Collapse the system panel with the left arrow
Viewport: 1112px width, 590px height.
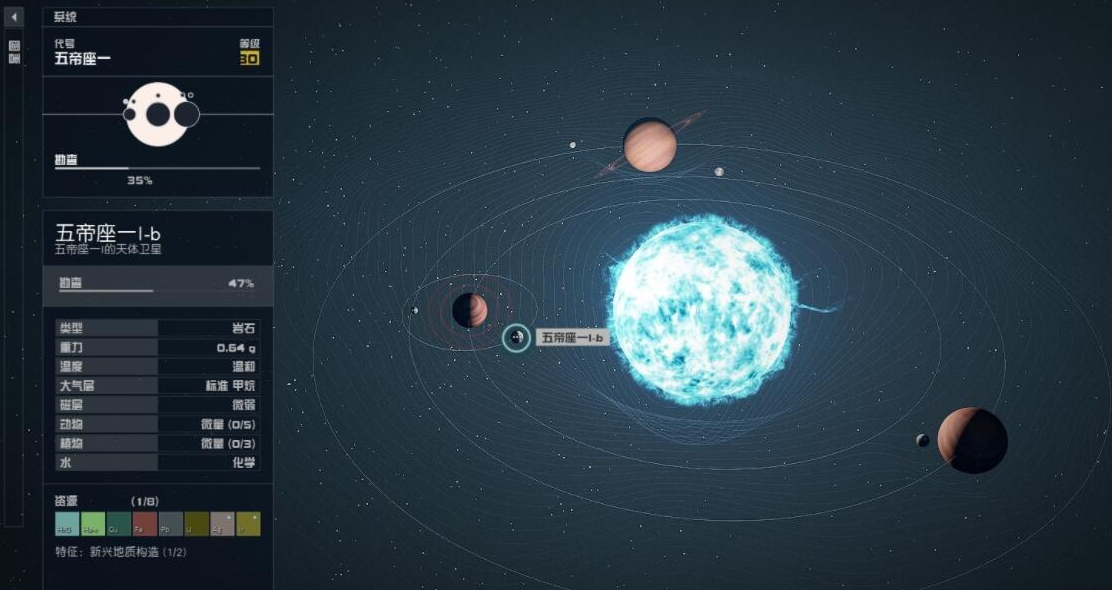[x=14, y=17]
